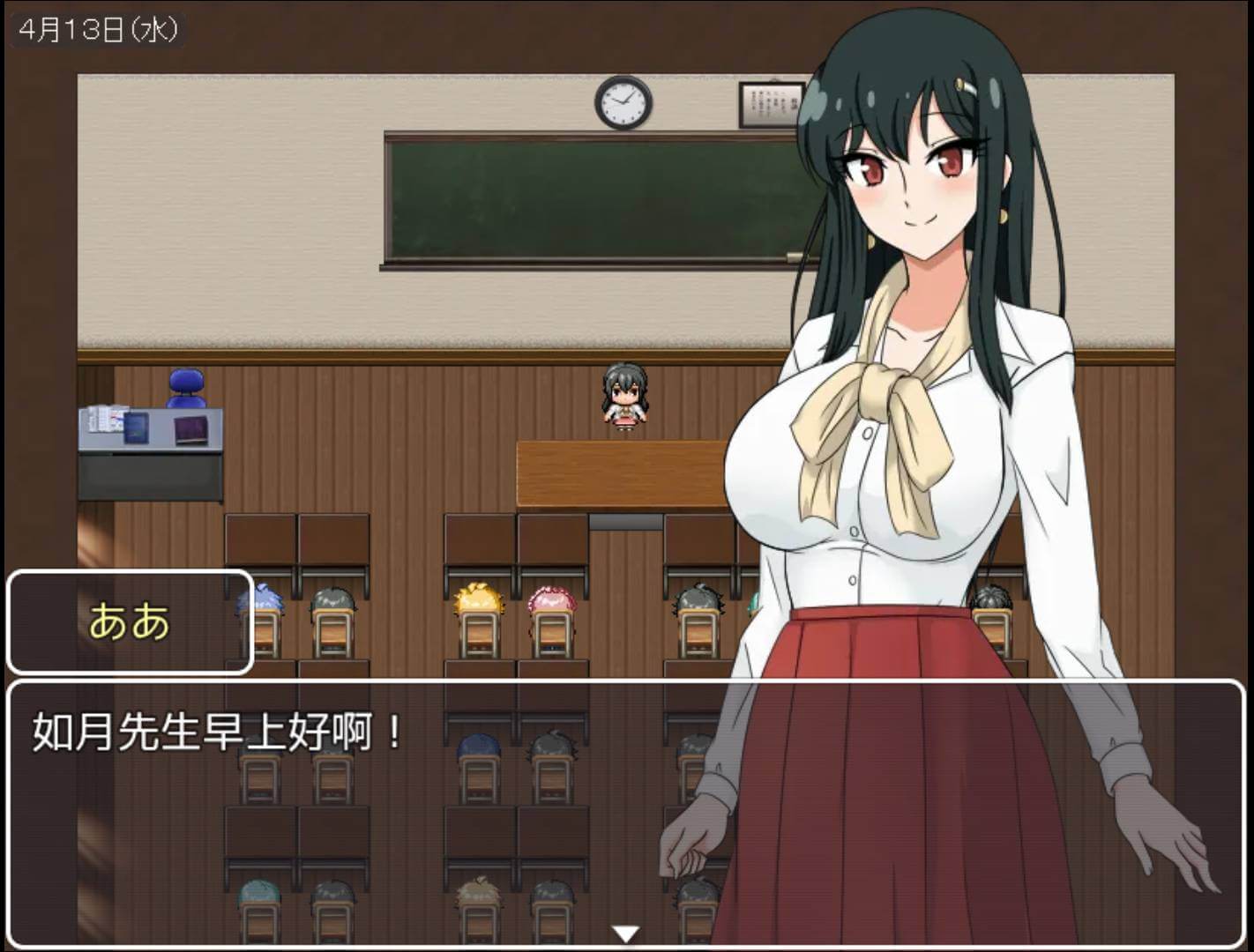Click the wall clock above the blackboard
This screenshot has height=952, width=1254.
(x=622, y=104)
